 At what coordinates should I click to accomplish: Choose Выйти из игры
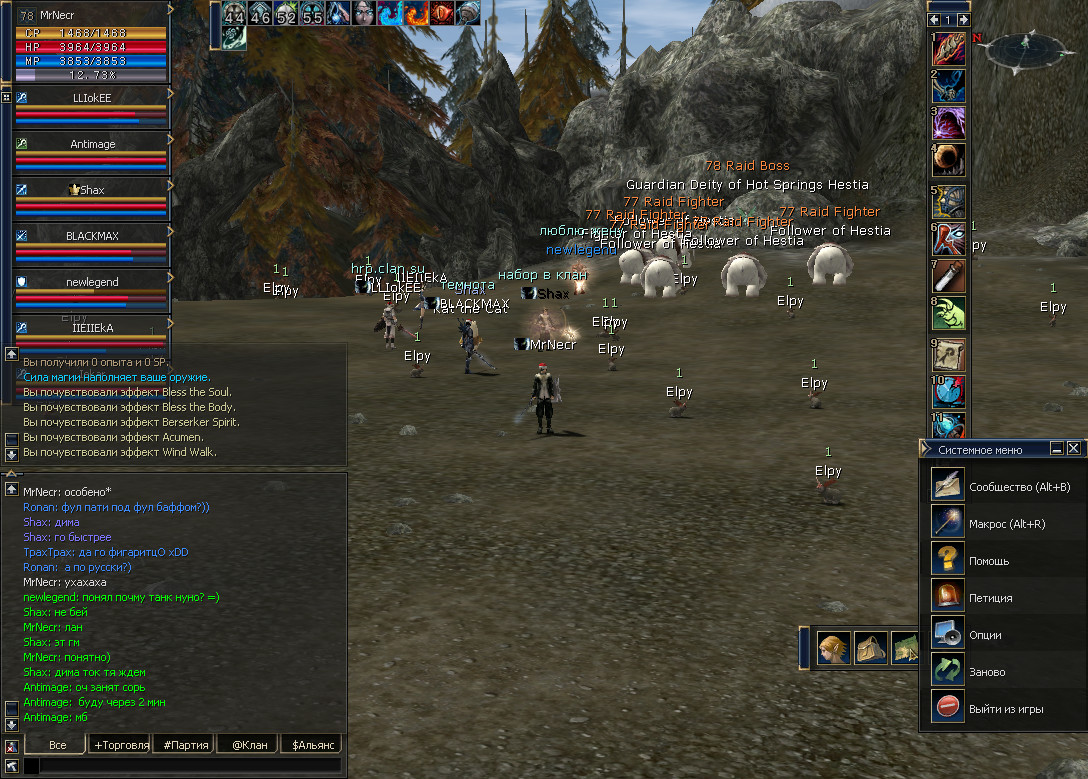point(1005,709)
